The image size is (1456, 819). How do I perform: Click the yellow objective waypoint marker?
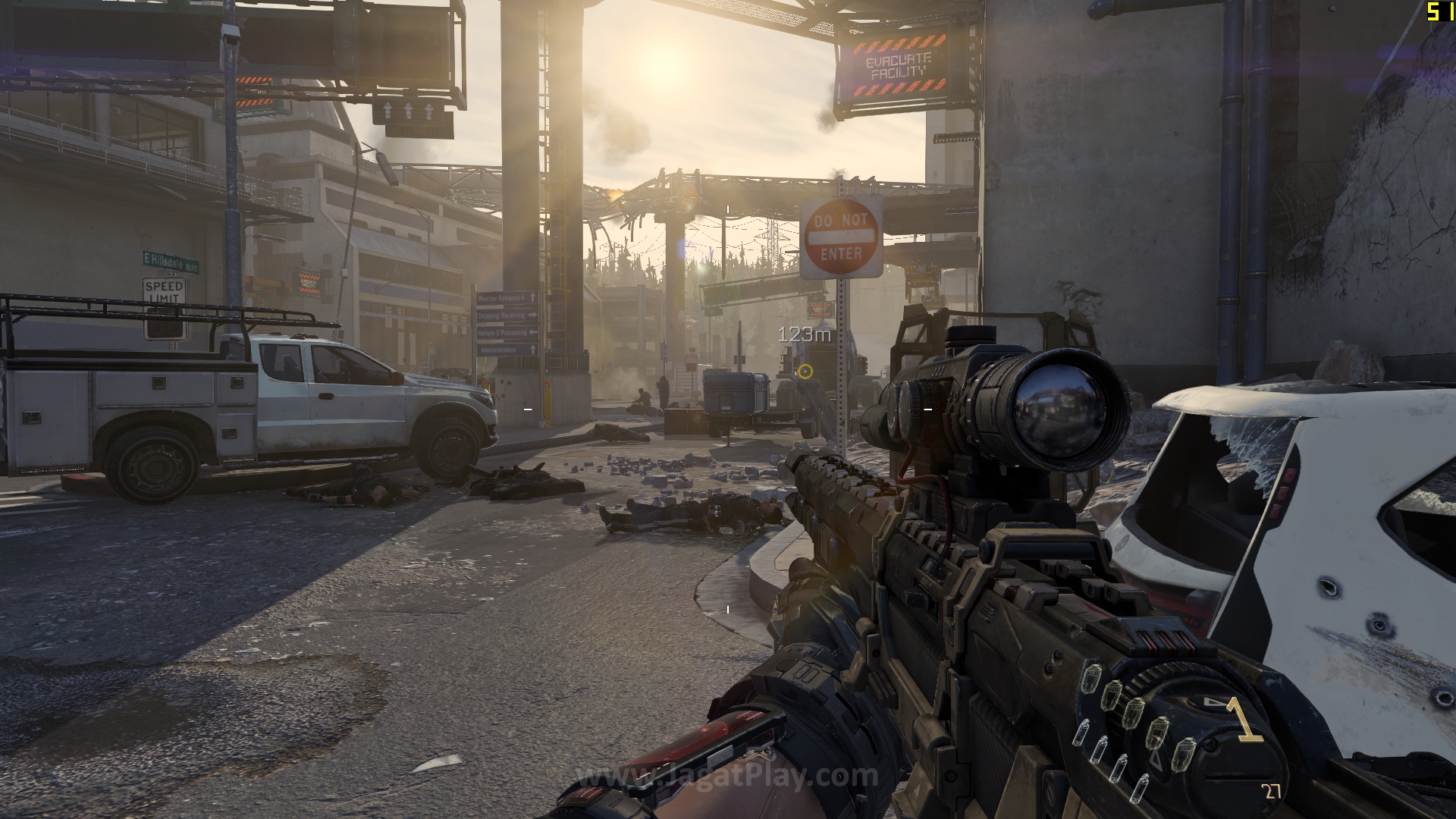(805, 371)
